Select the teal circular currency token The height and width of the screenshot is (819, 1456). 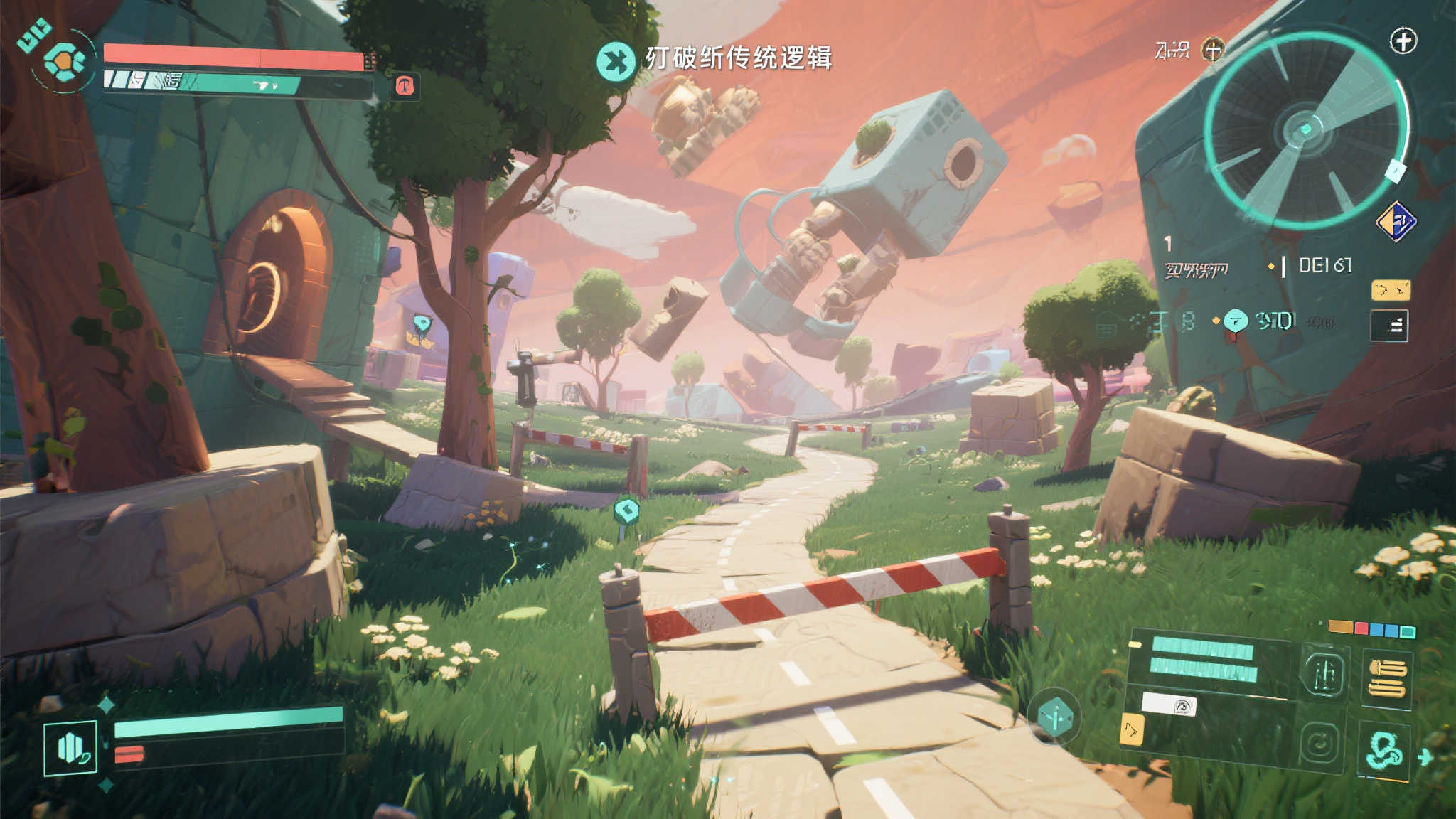pyautogui.click(x=1236, y=321)
